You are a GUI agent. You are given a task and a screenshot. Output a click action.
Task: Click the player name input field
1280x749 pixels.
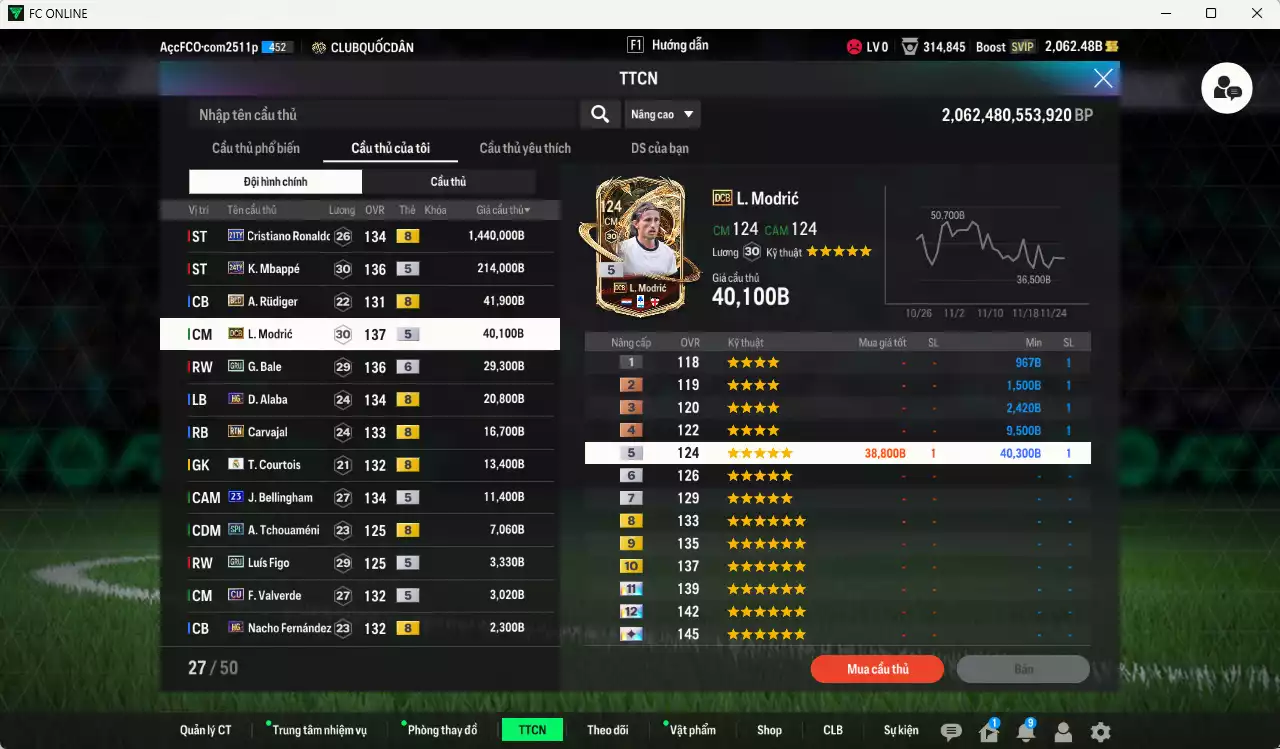[380, 114]
